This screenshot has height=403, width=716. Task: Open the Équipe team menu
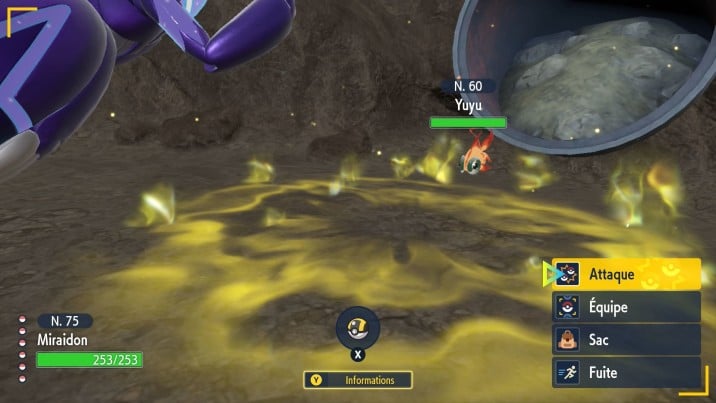tap(626, 307)
